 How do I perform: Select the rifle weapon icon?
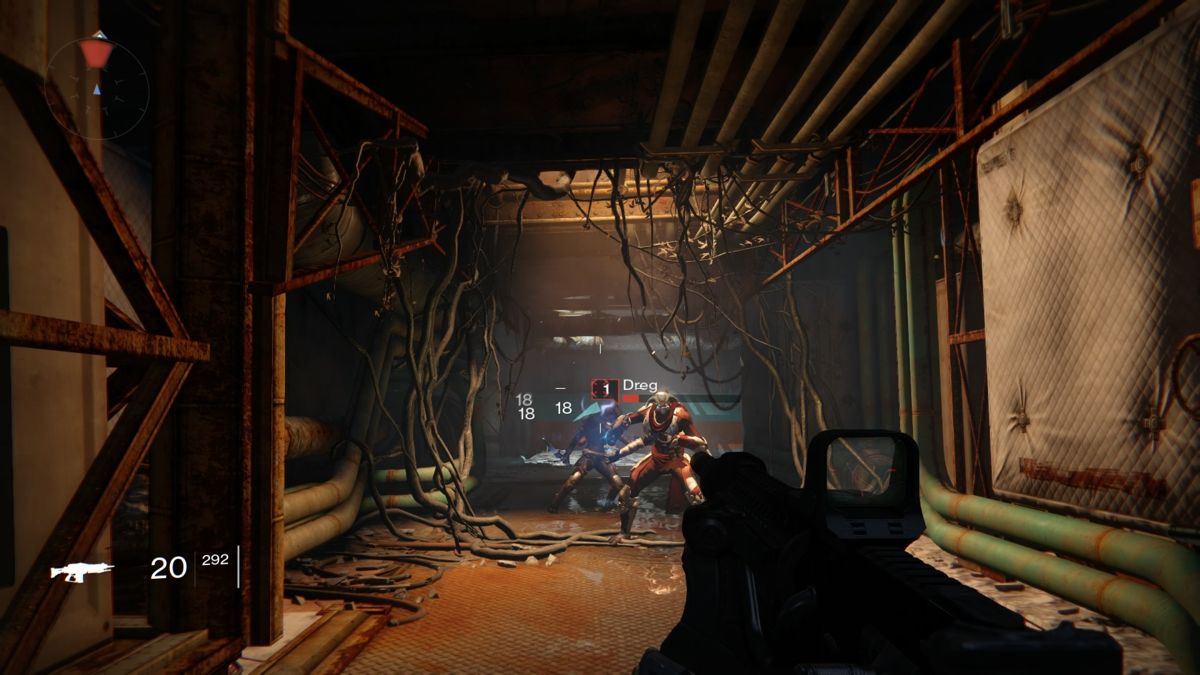tap(82, 571)
